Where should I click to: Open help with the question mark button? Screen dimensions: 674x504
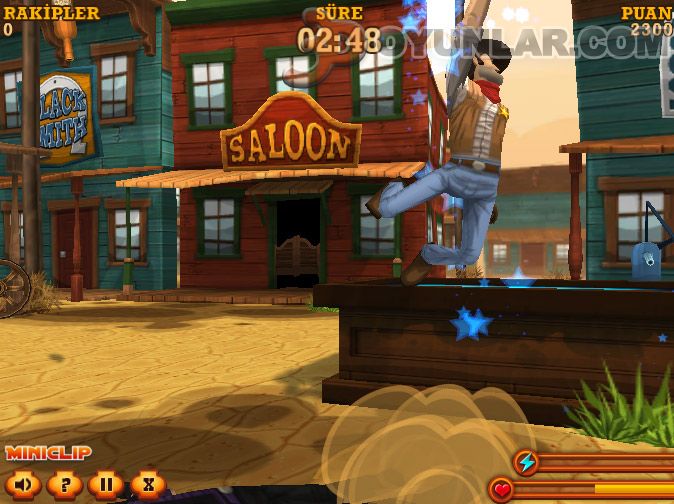point(64,485)
